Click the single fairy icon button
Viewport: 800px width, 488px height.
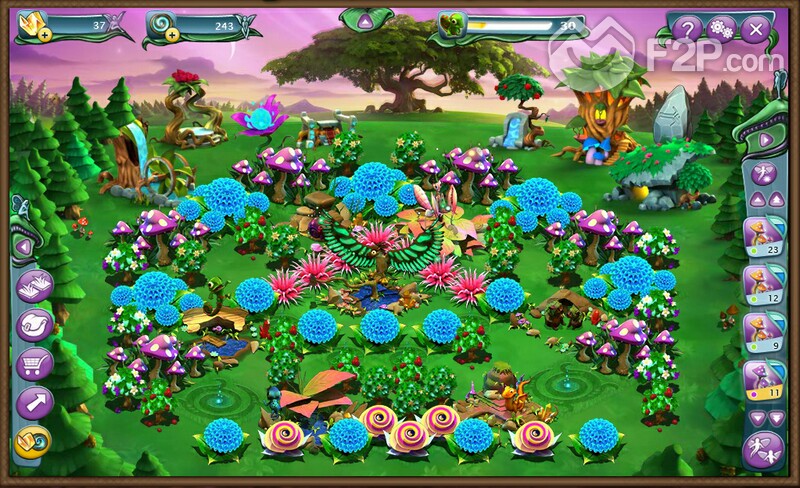click(762, 176)
